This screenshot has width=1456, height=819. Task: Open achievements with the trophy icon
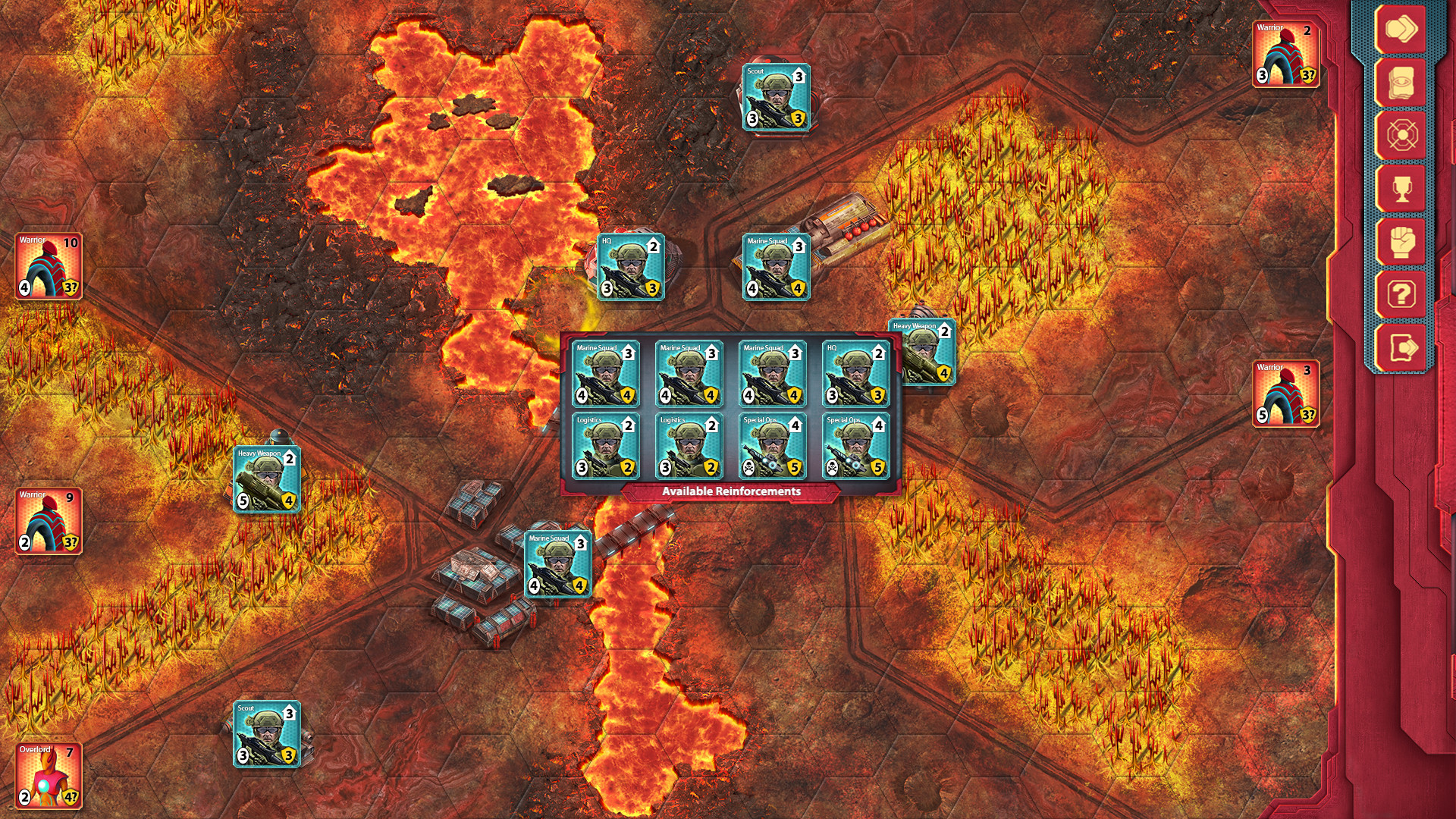(x=1403, y=190)
